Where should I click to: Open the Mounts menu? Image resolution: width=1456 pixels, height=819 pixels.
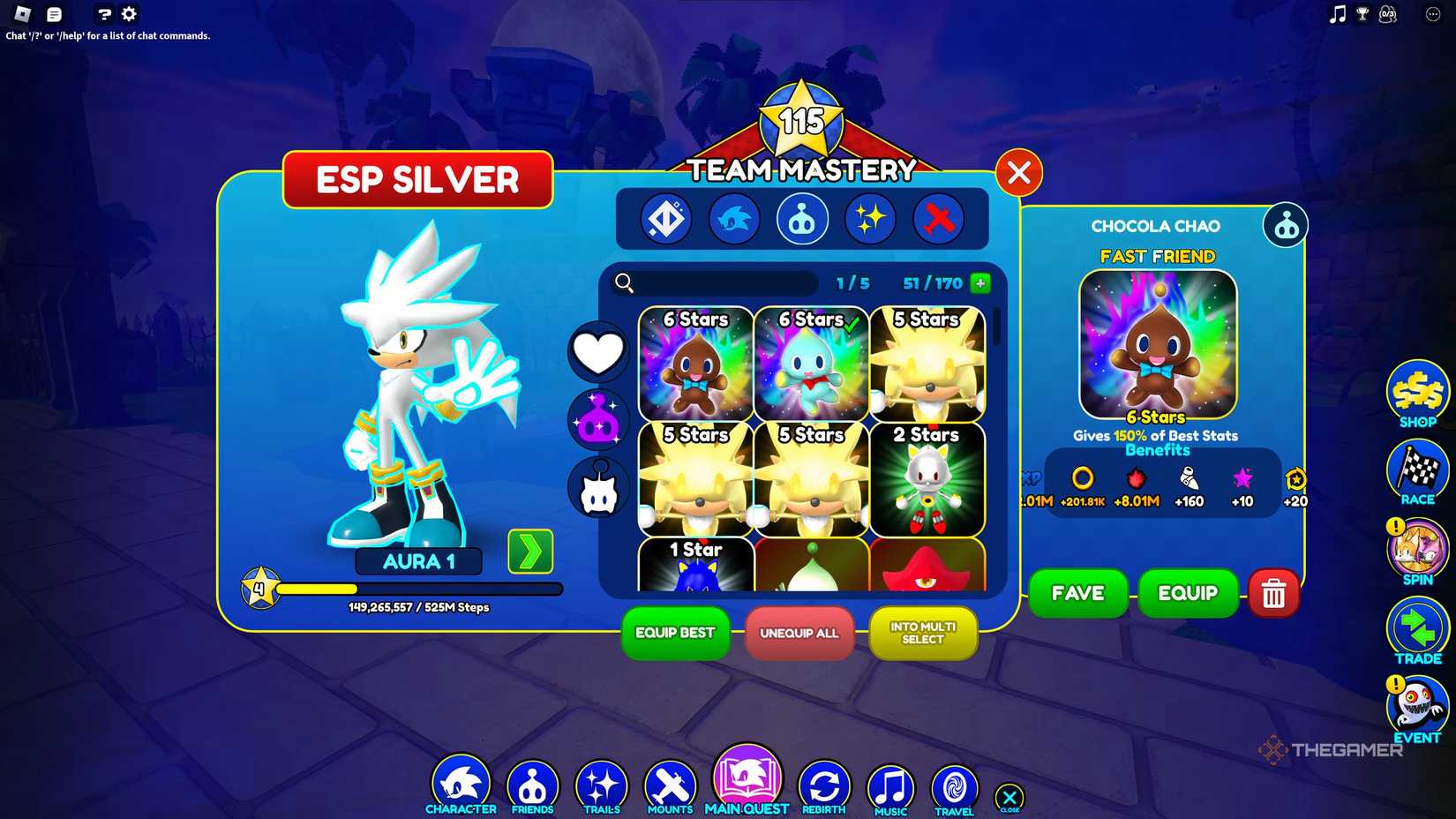click(669, 781)
